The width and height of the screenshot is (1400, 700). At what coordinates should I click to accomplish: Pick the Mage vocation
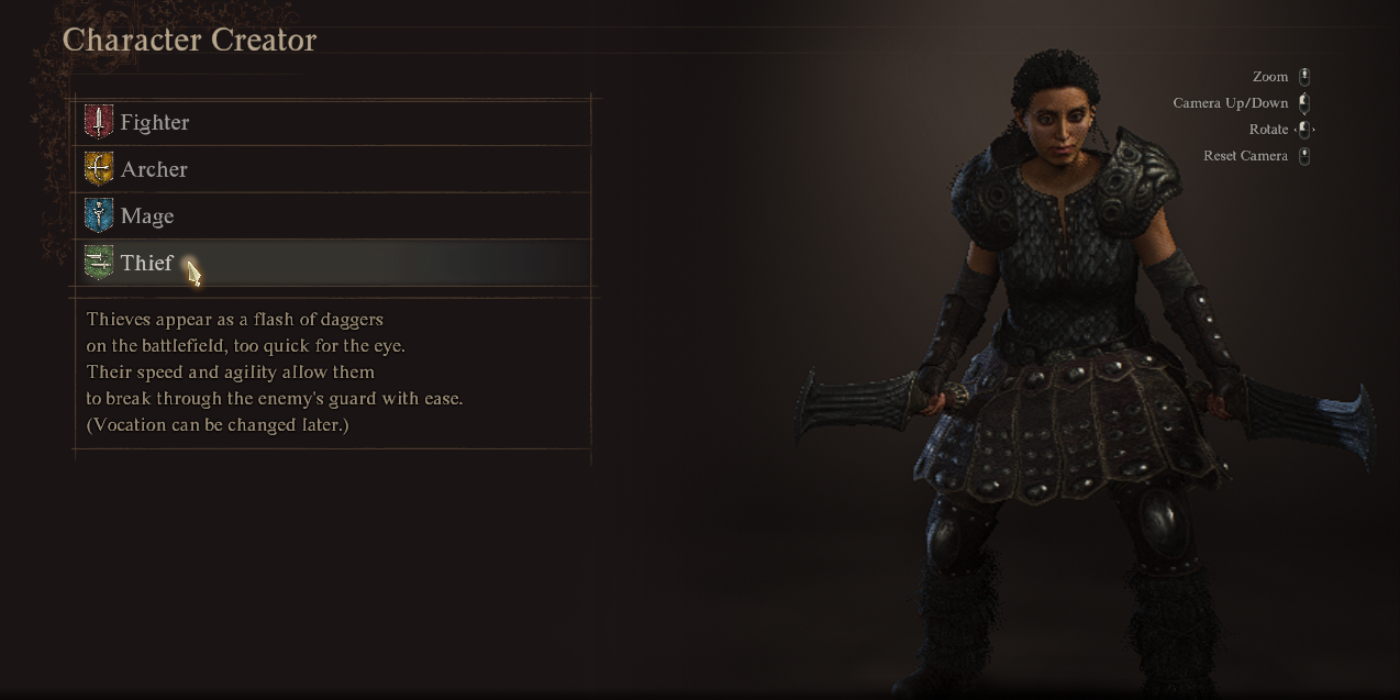(147, 216)
